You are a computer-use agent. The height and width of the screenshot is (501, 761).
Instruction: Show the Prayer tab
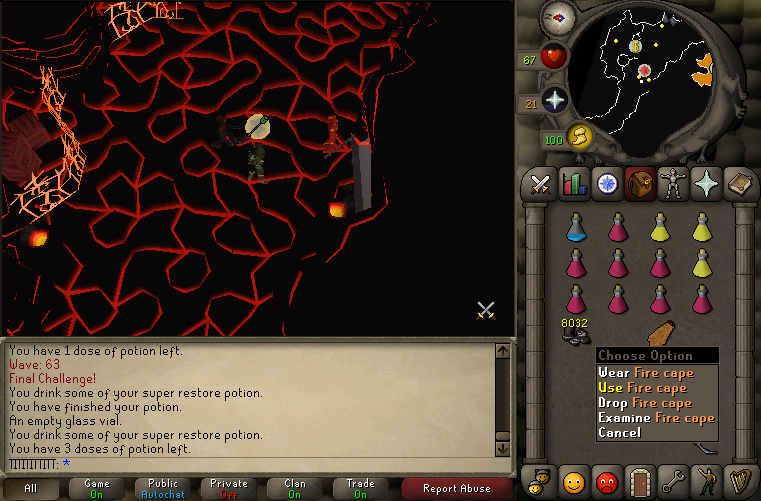point(707,184)
